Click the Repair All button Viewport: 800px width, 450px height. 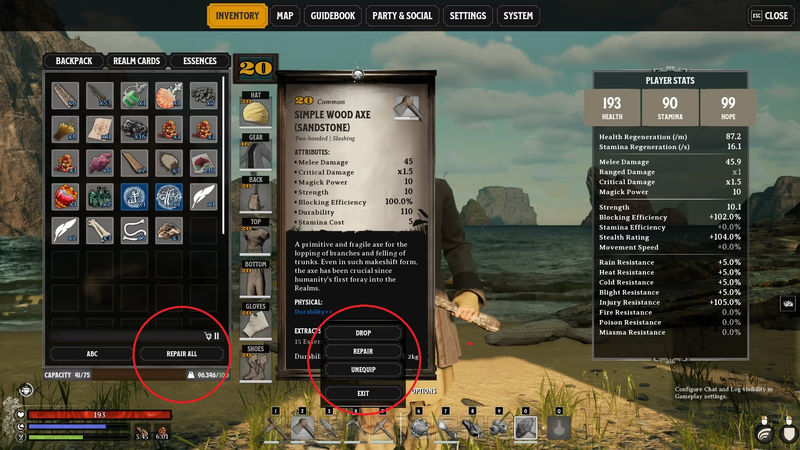click(181, 354)
